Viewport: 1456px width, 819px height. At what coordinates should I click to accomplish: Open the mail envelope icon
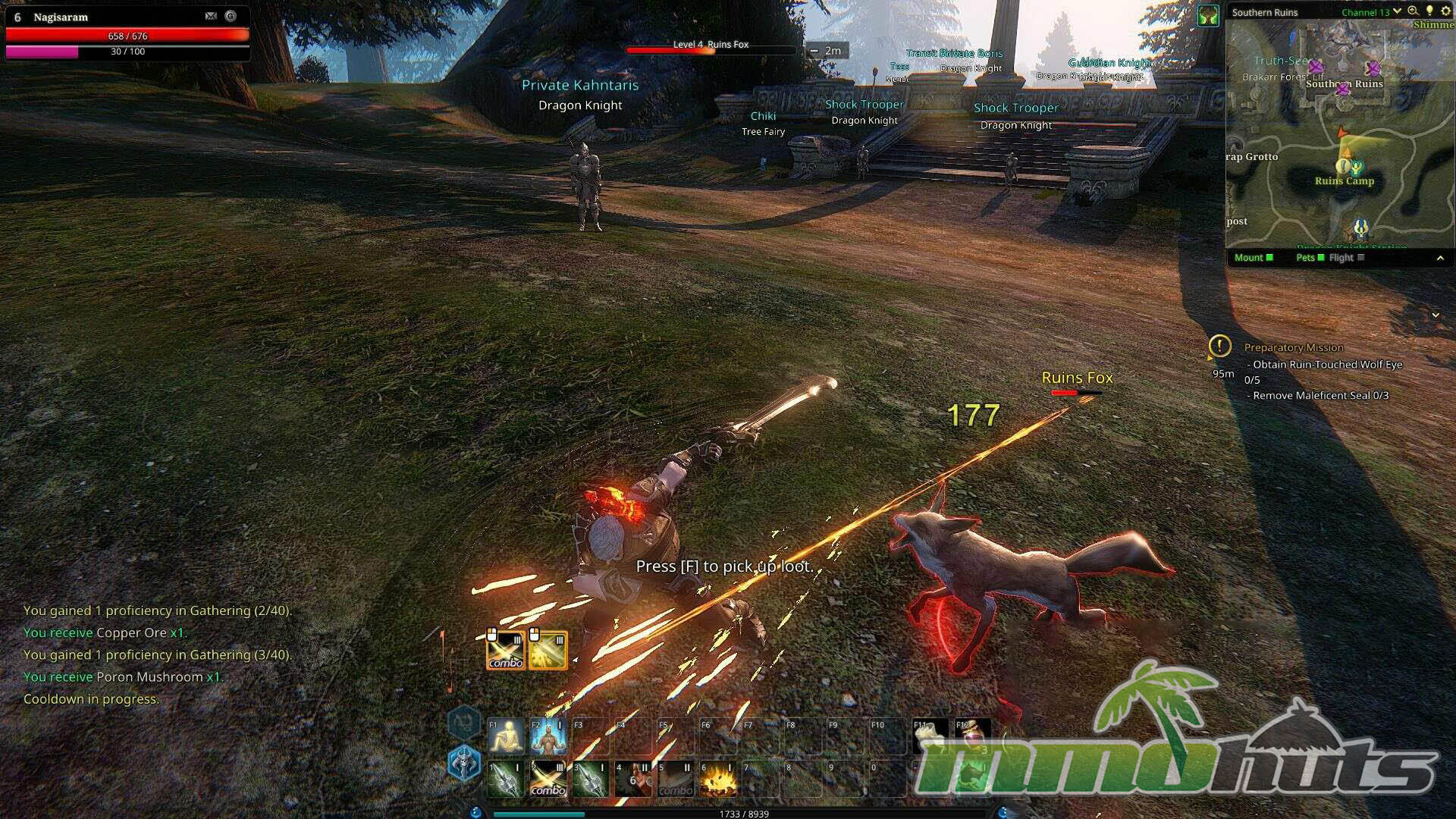[211, 16]
